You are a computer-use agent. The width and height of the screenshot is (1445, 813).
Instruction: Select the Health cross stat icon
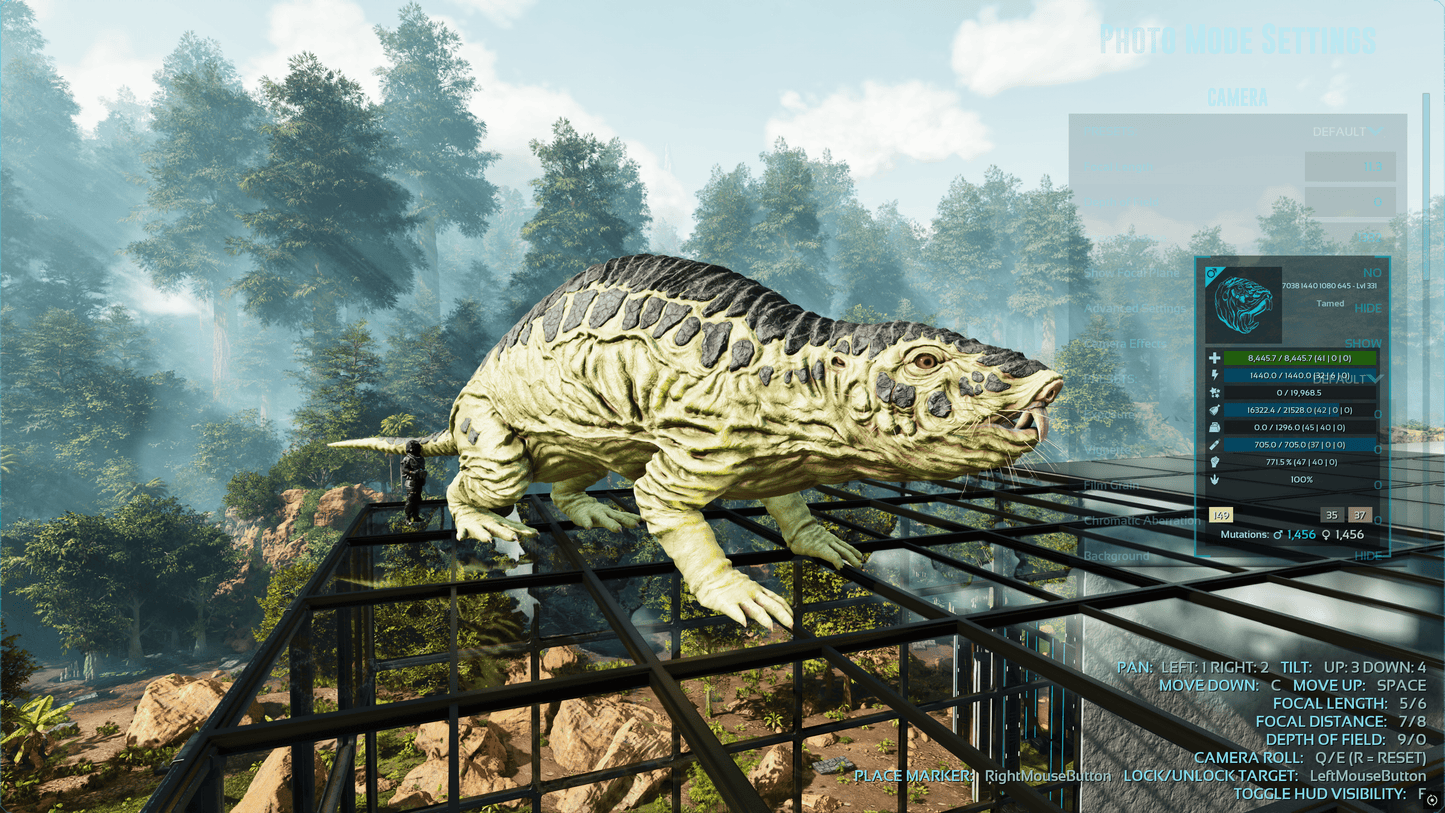1214,357
